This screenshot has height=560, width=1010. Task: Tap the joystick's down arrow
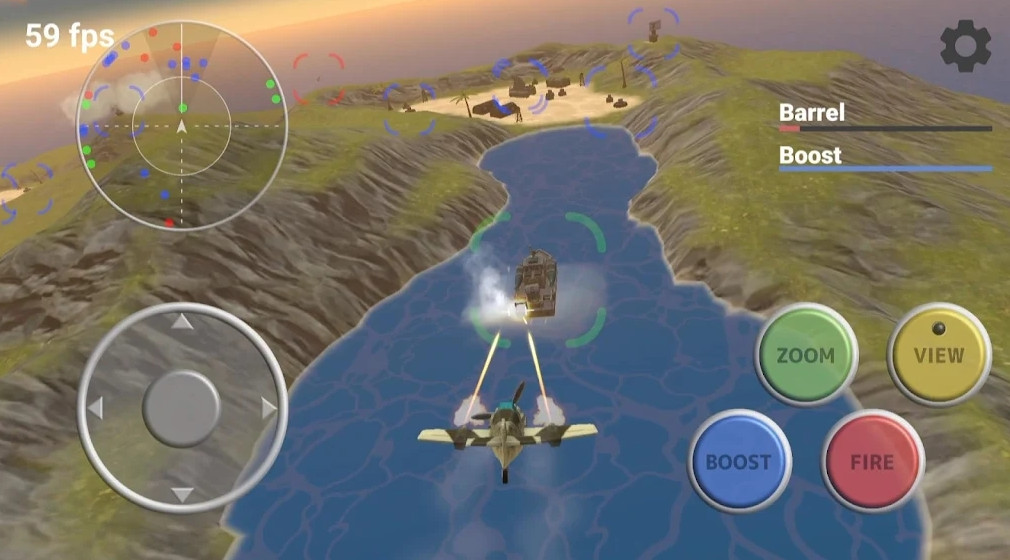pyautogui.click(x=181, y=494)
